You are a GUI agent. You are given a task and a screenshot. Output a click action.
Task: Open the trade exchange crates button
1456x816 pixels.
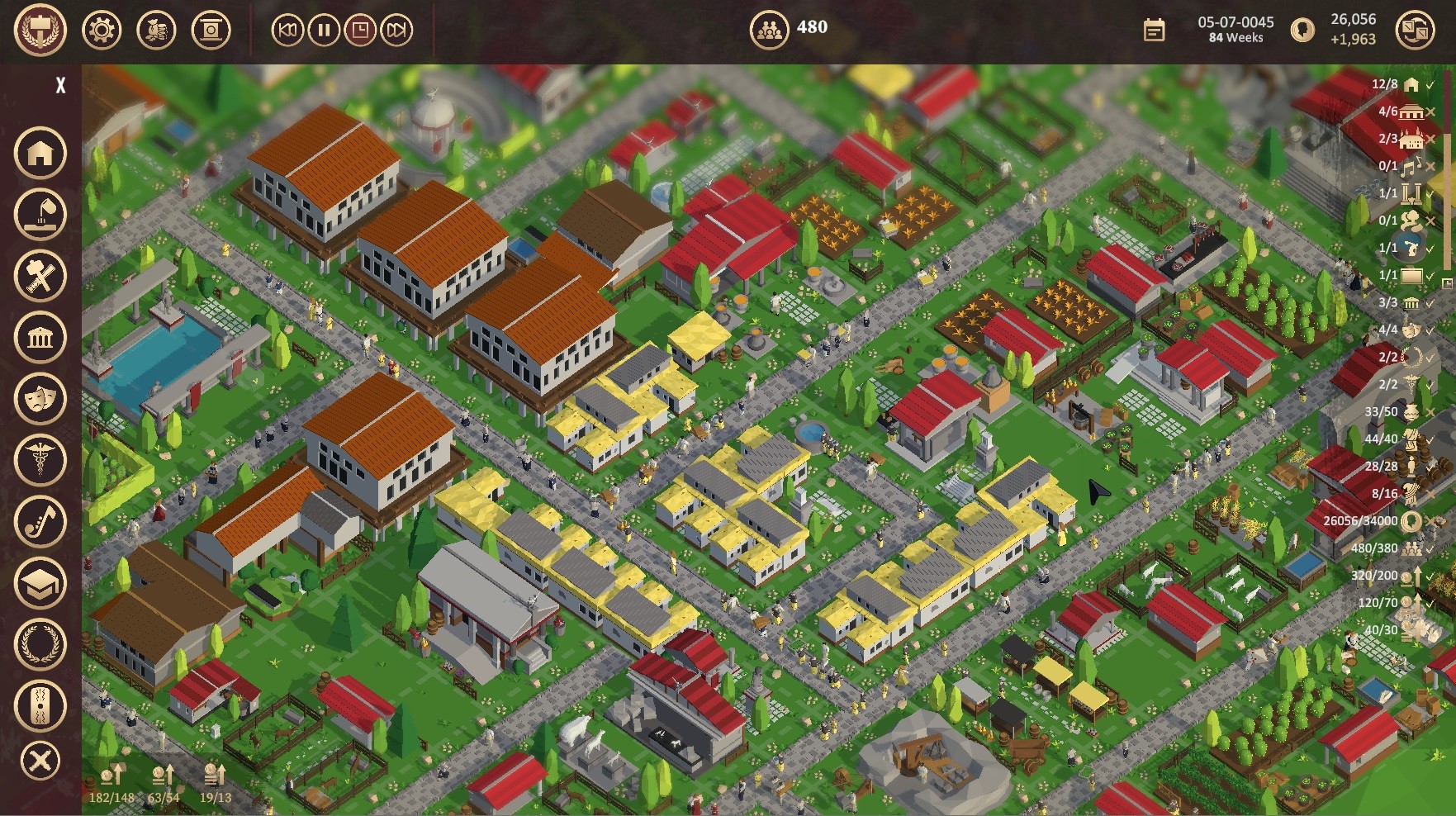coord(1415,31)
